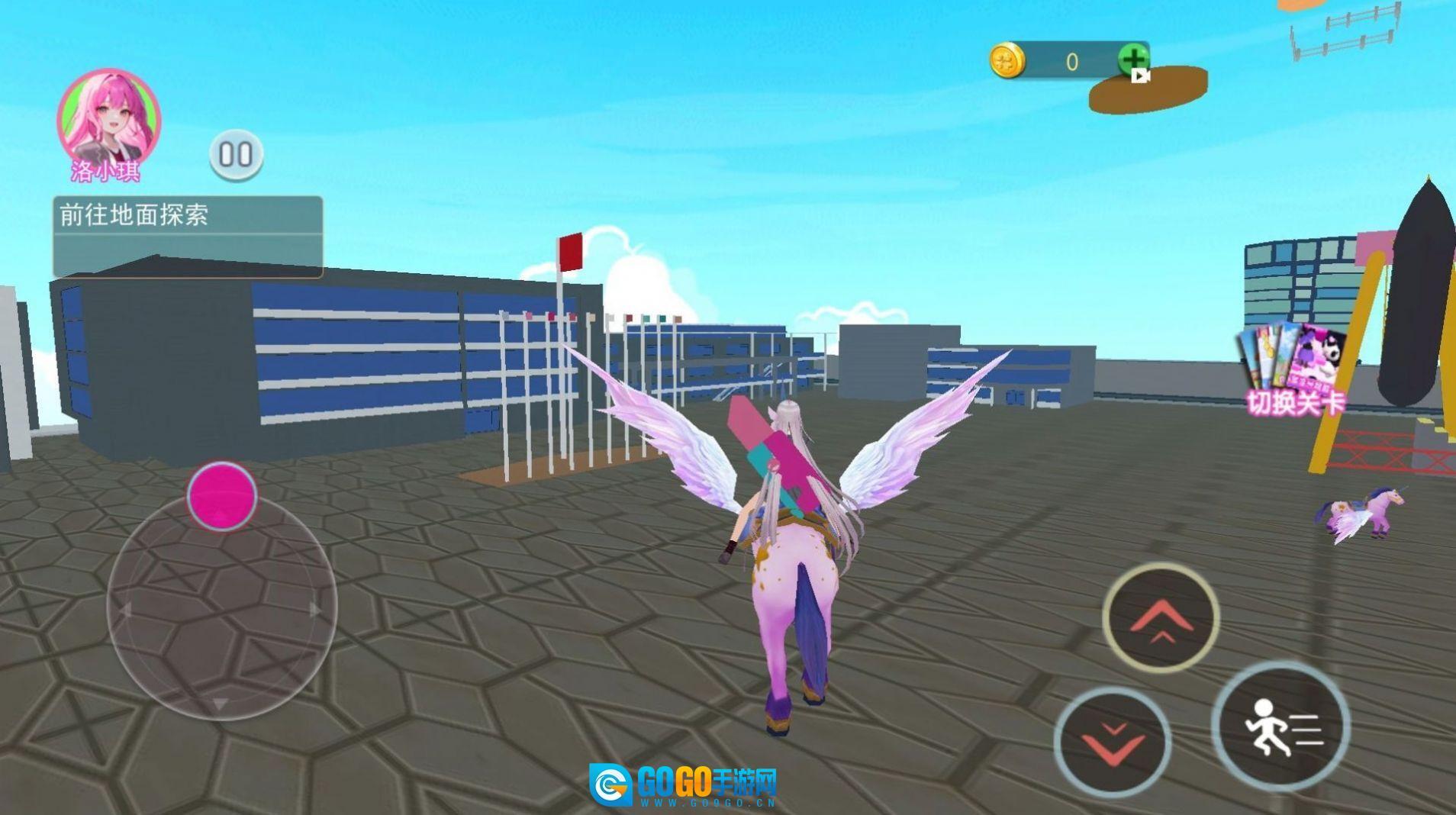1456x815 pixels.
Task: Tap the pink virtual joystick knob
Action: 222,496
